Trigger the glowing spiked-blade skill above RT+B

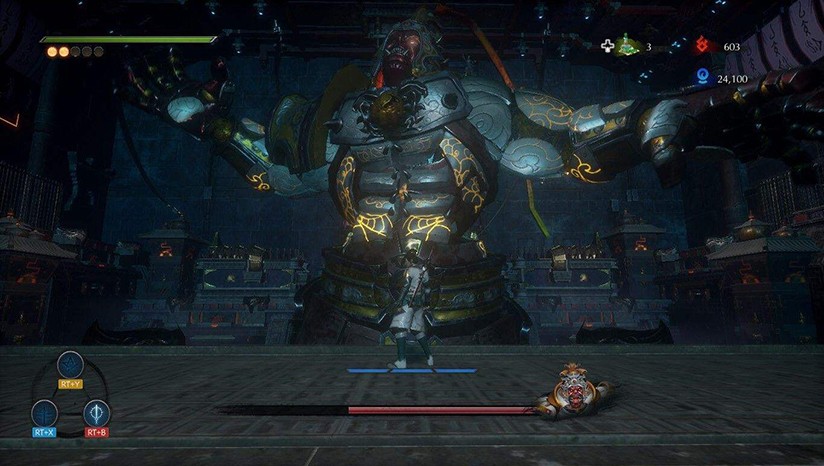click(x=97, y=412)
